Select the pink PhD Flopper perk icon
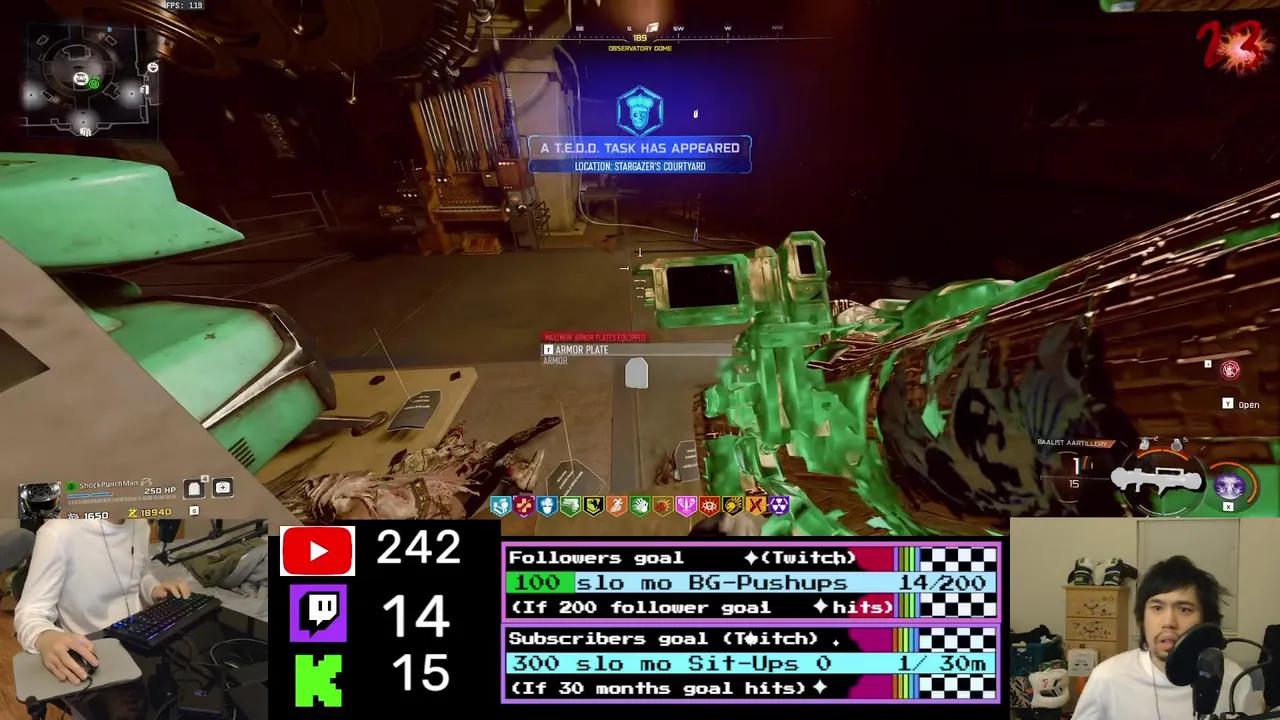Image resolution: width=1280 pixels, height=720 pixels. (688, 506)
